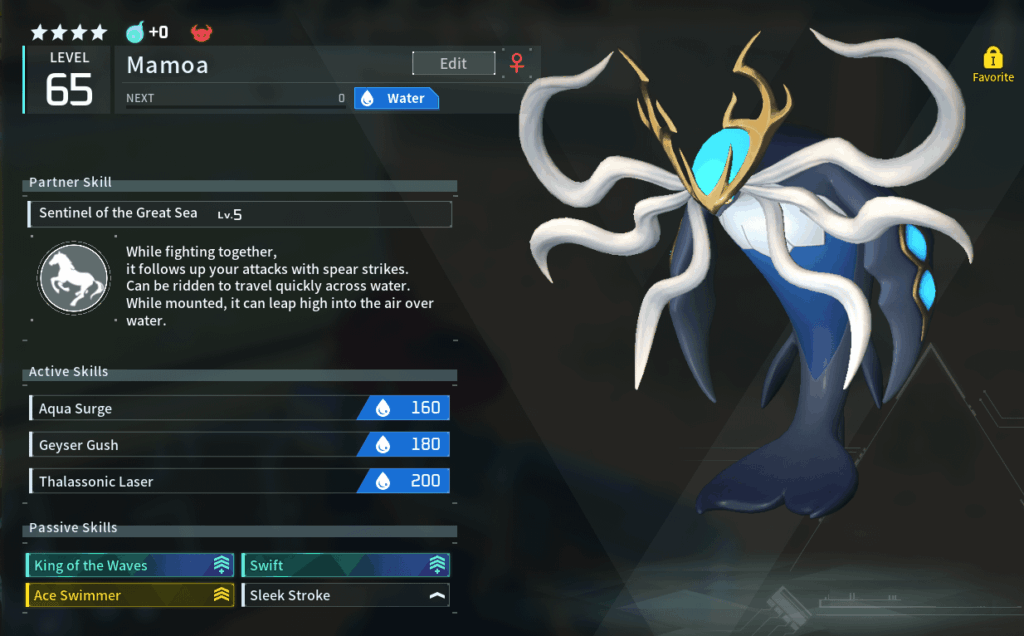The width and height of the screenshot is (1024, 636).
Task: Click the Water element type tag
Action: tap(397, 98)
